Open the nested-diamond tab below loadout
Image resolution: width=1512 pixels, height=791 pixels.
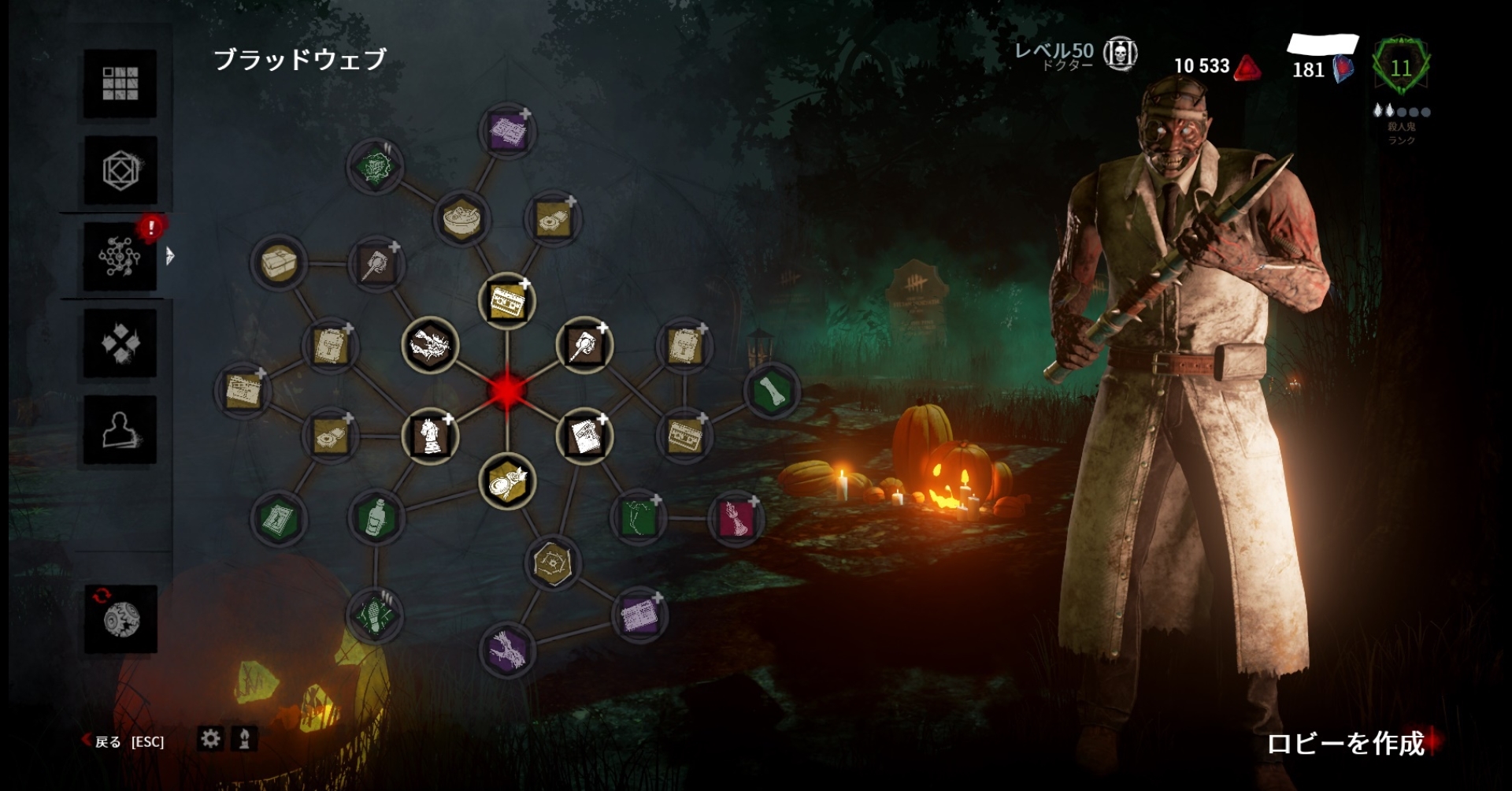pyautogui.click(x=120, y=170)
